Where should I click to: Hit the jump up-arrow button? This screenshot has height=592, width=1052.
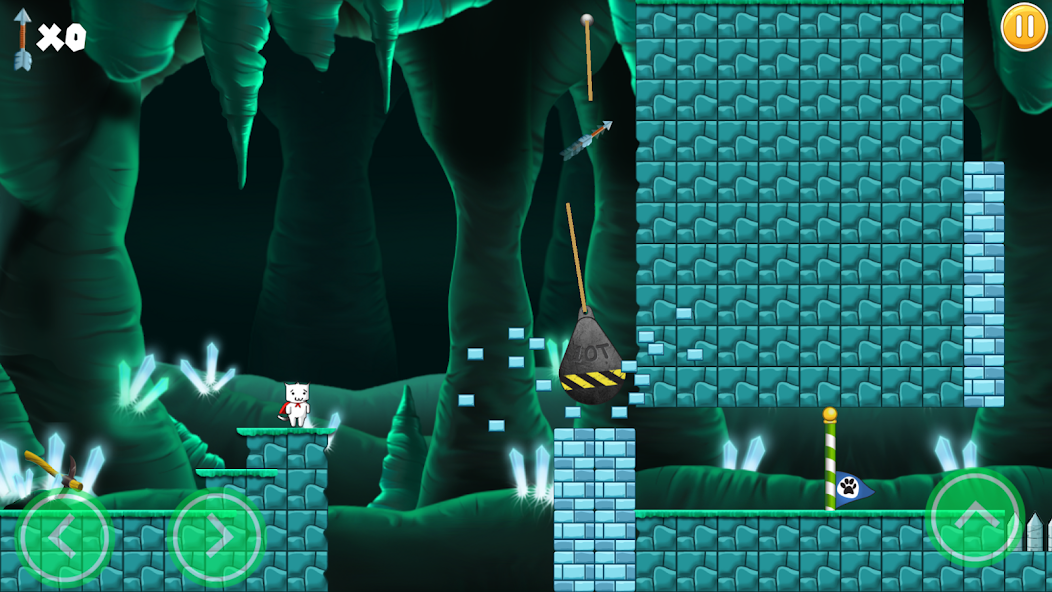pos(974,517)
